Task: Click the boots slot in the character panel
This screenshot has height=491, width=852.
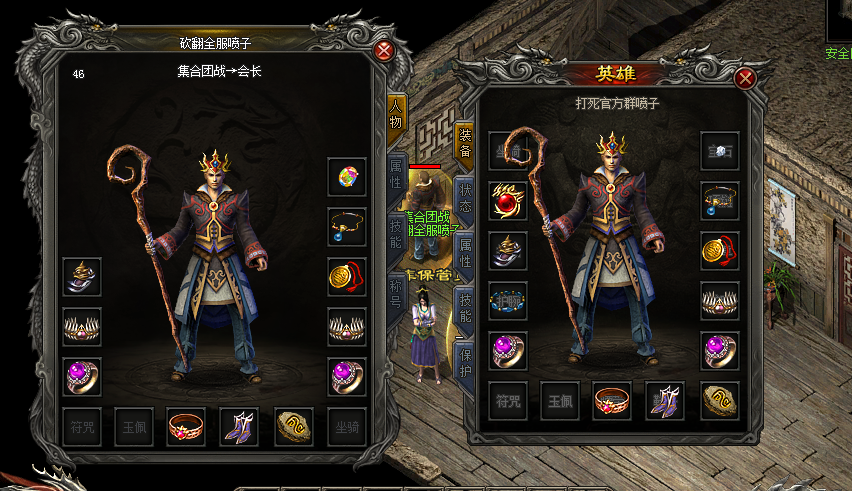Action: coord(238,427)
